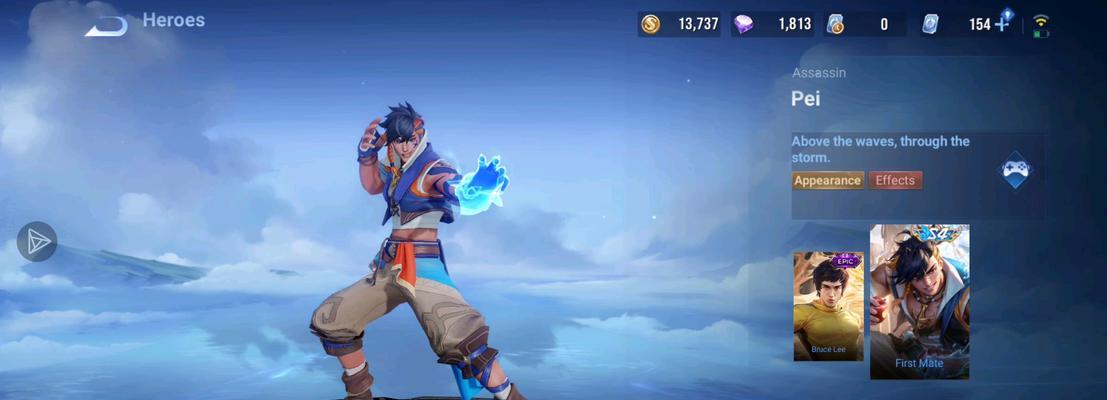Open the purple diamond currency counter
The image size is (1107, 400).
(x=772, y=24)
